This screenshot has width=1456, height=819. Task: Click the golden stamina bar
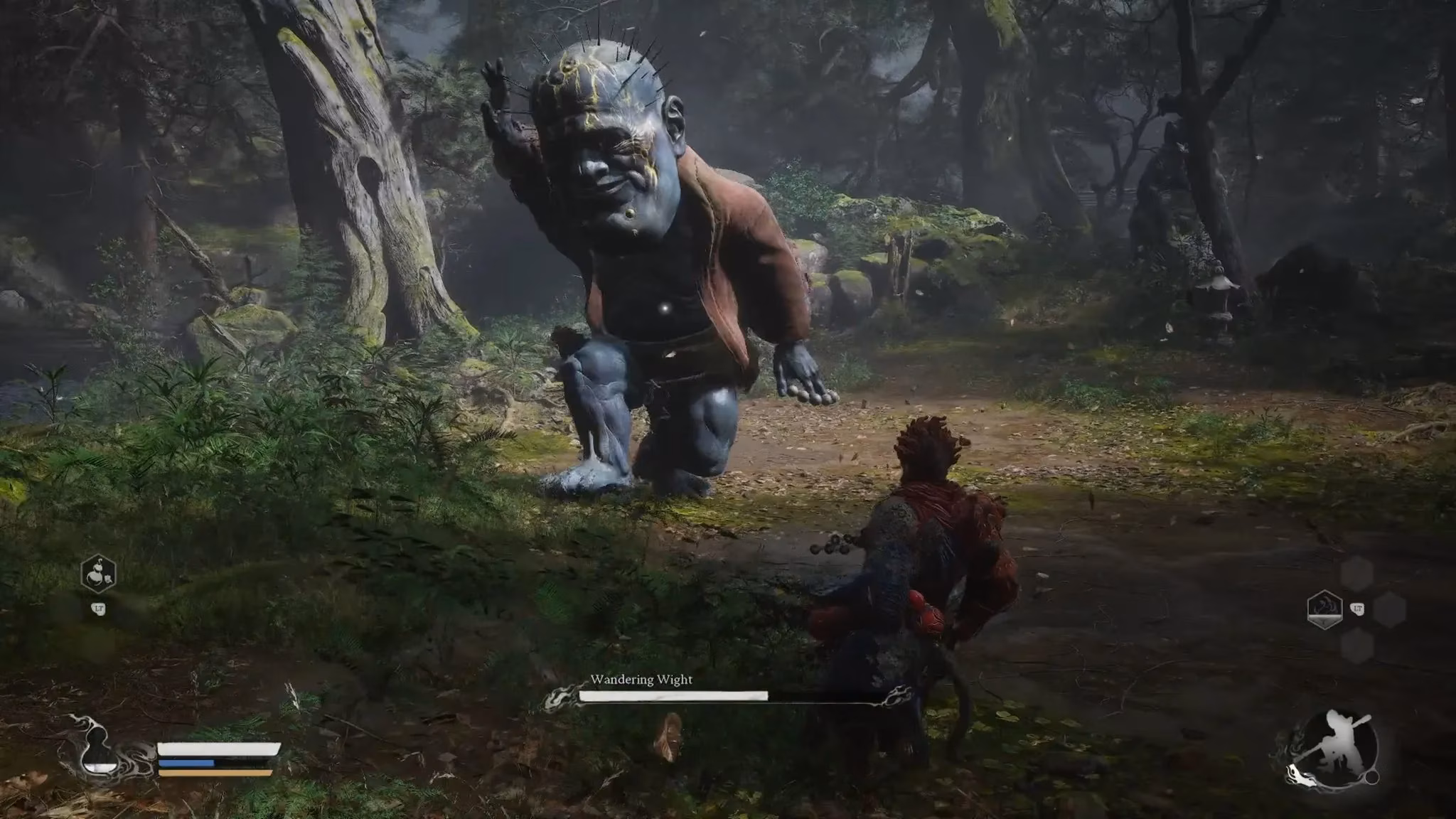pos(210,774)
